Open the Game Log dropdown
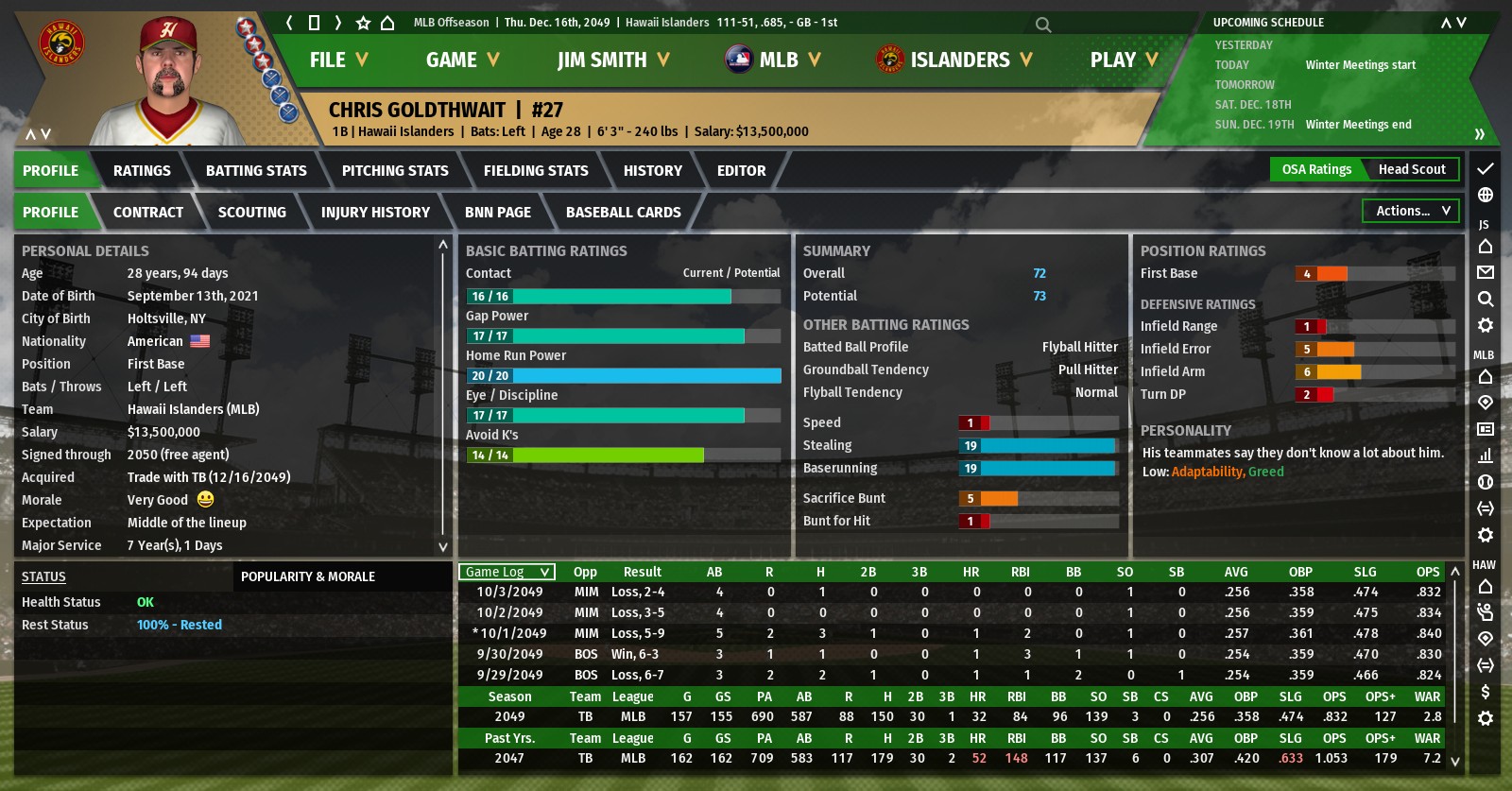1512x791 pixels. click(x=507, y=572)
